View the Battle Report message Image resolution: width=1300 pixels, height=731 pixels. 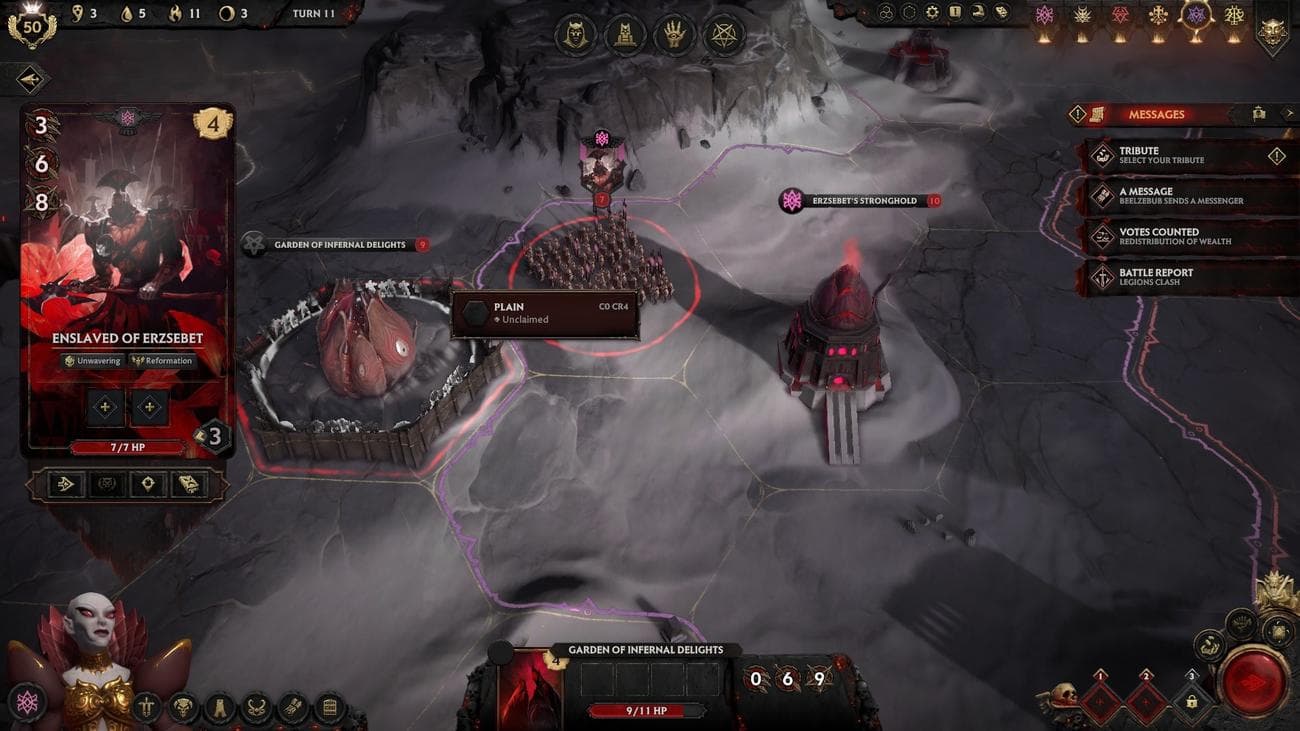1180,277
